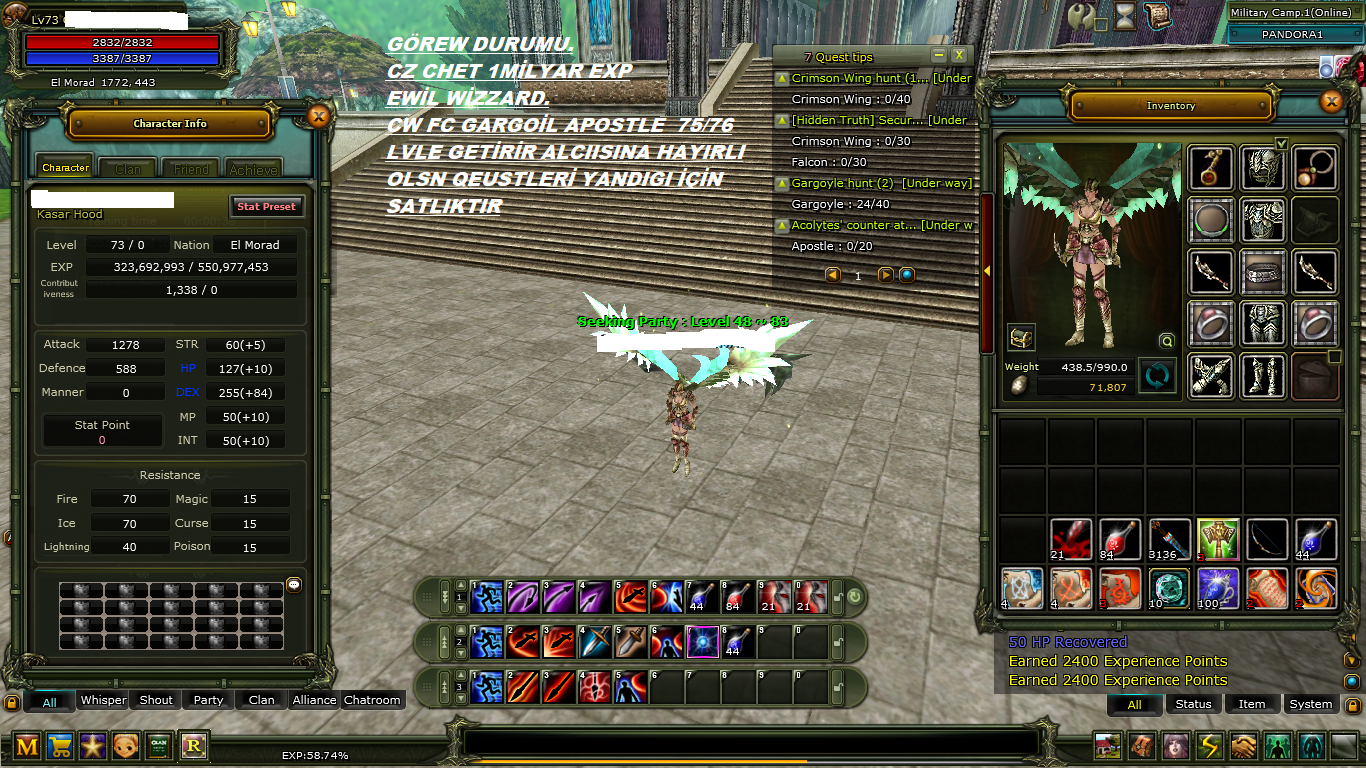Click the right arrow on quest page navigation

[884, 274]
